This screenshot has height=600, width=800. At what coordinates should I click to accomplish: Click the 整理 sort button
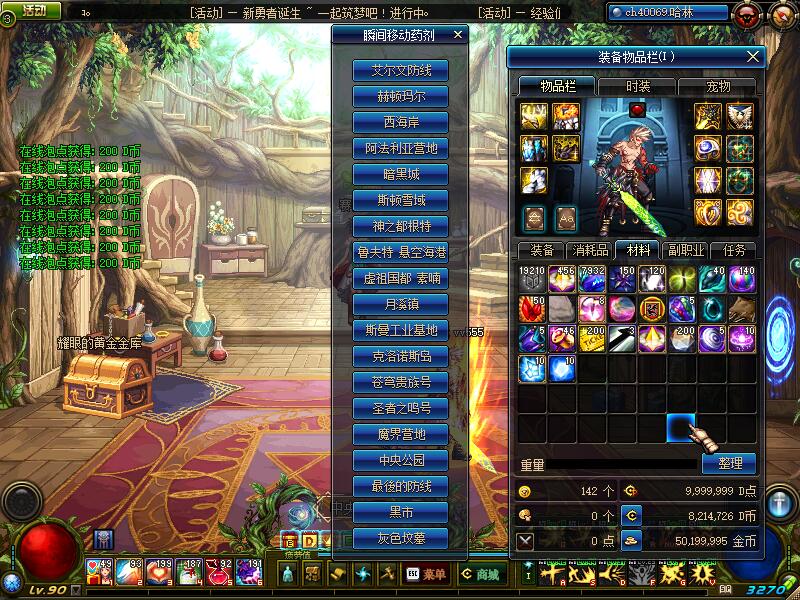729,464
